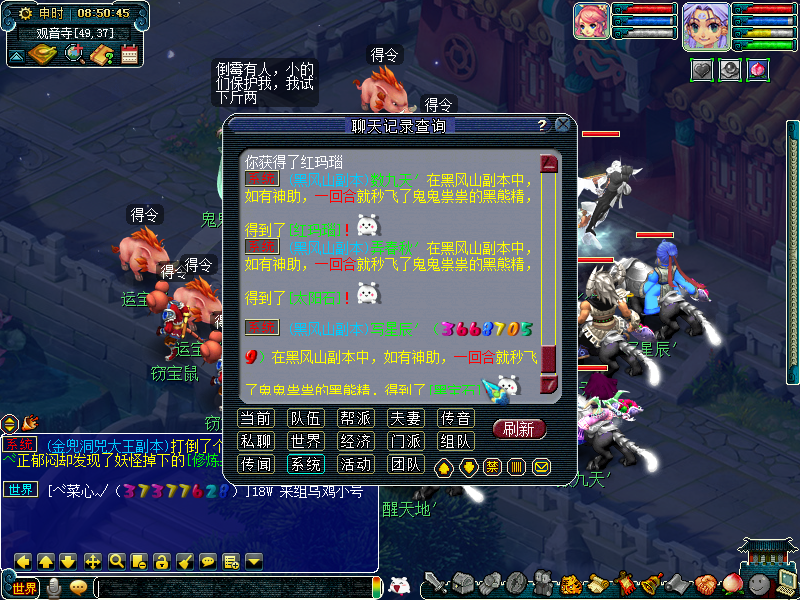Switch to the 当前 chat channel

click(256, 418)
